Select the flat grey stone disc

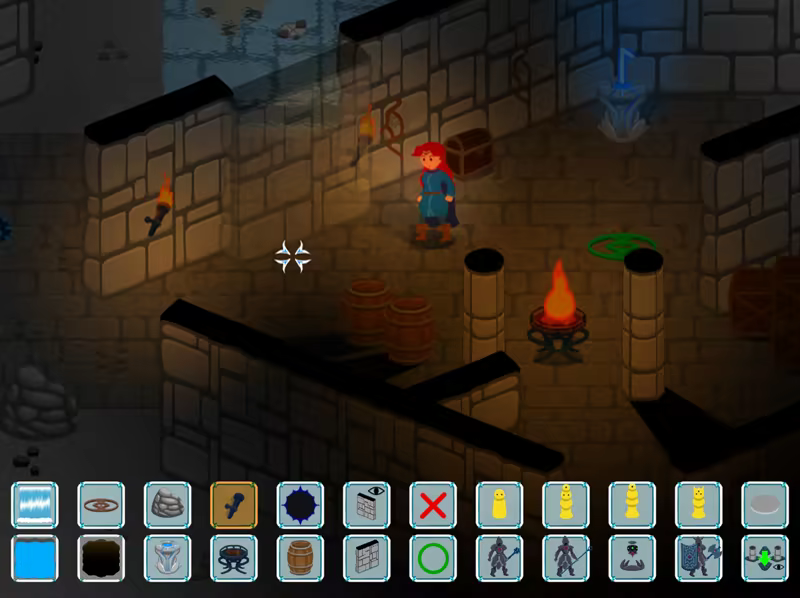click(764, 505)
